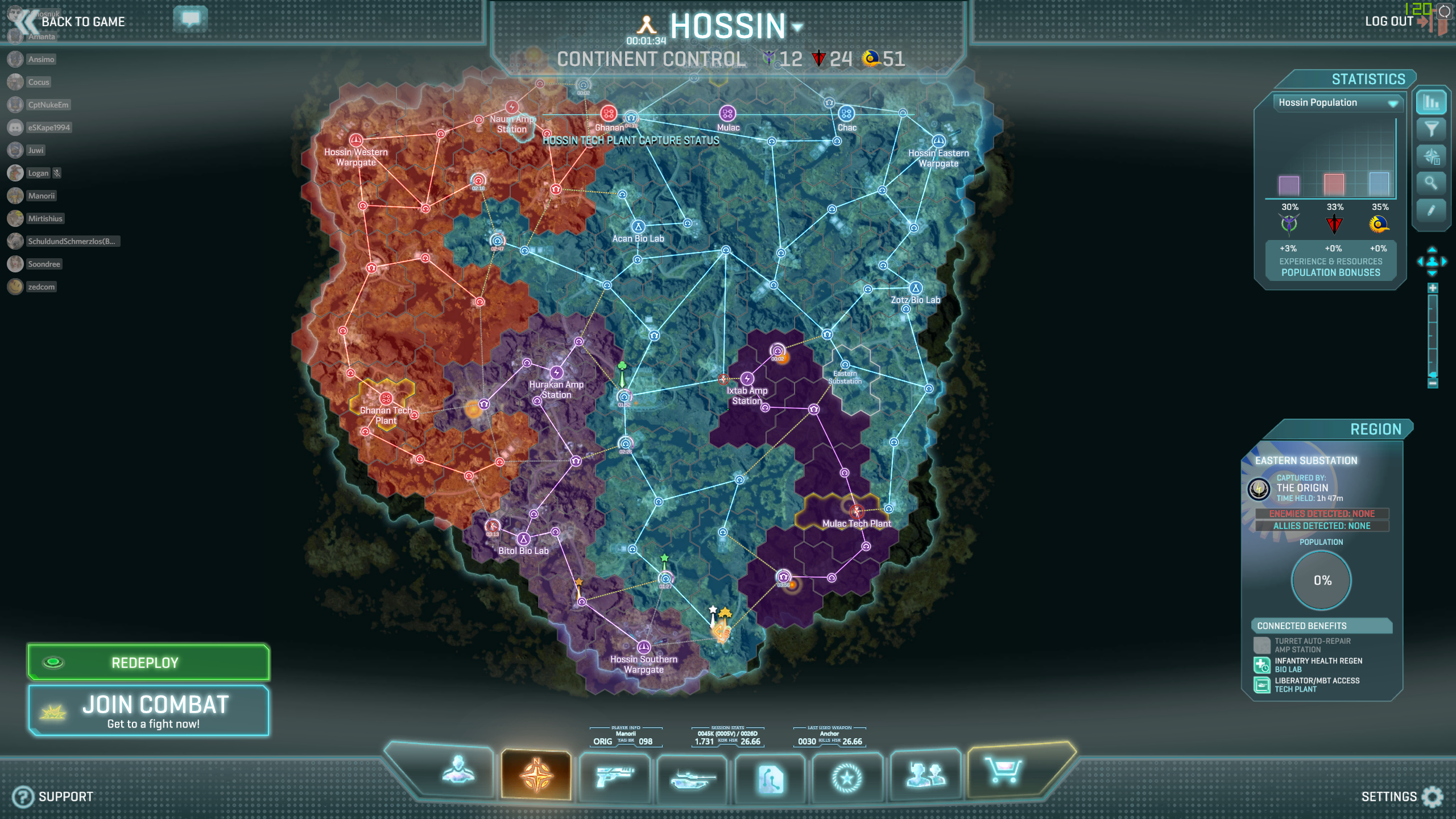Open the chat speech bubble
Image resolution: width=1456 pixels, height=819 pixels.
pyautogui.click(x=191, y=19)
